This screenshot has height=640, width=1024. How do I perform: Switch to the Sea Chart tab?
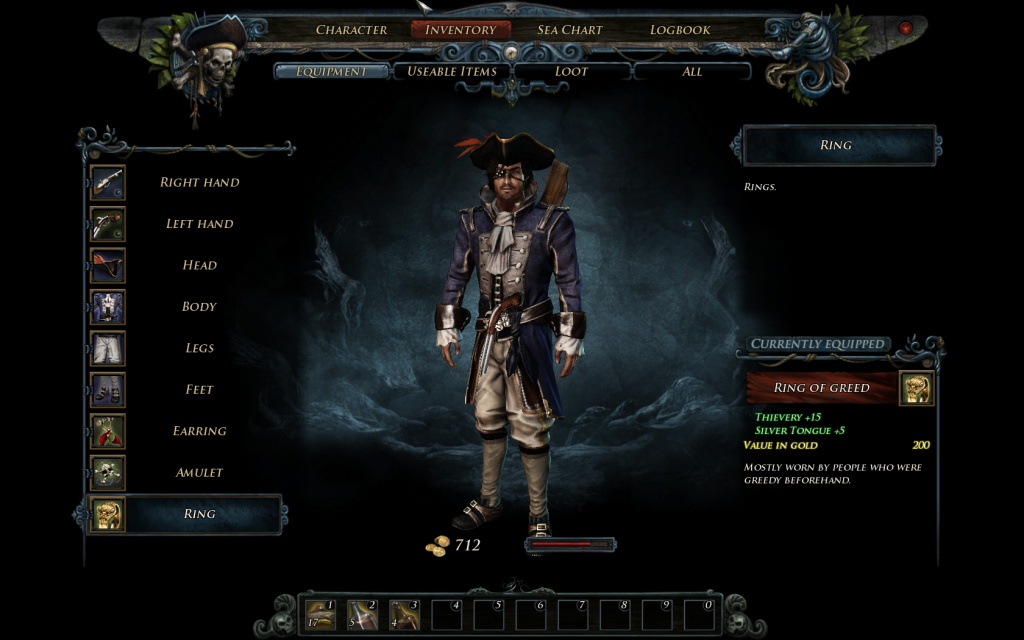[x=569, y=30]
